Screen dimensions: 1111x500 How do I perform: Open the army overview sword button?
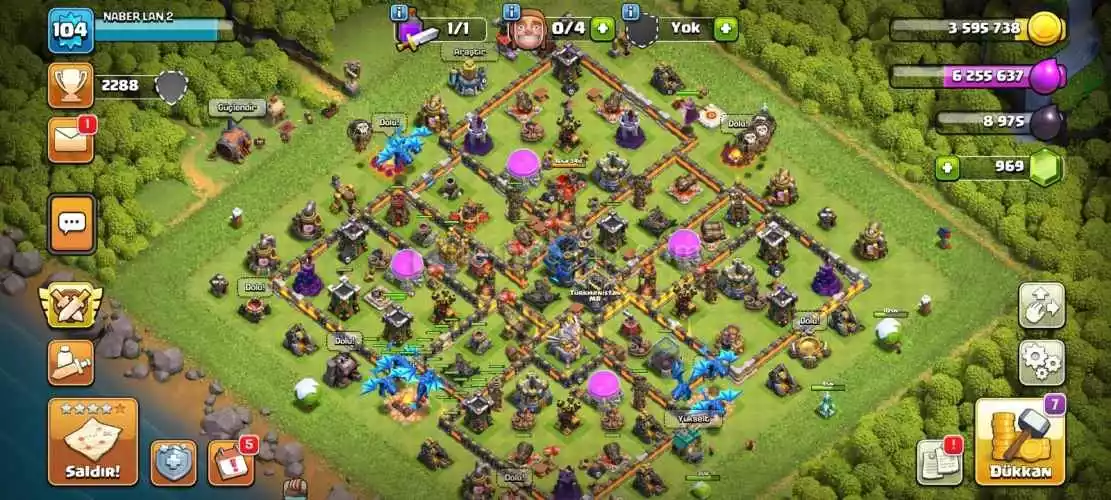(x=70, y=362)
